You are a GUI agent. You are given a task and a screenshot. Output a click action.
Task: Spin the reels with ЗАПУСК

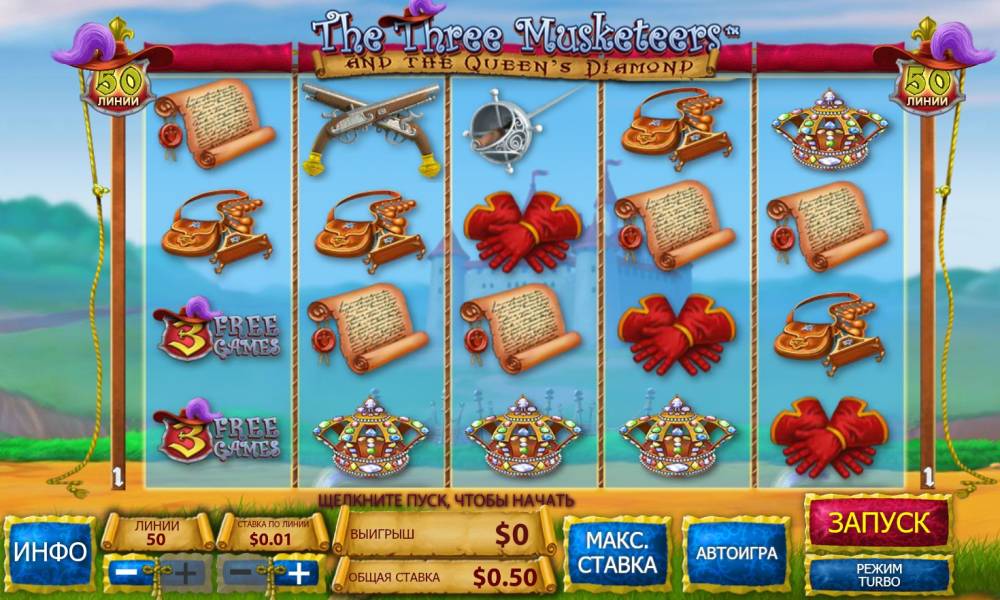click(877, 522)
